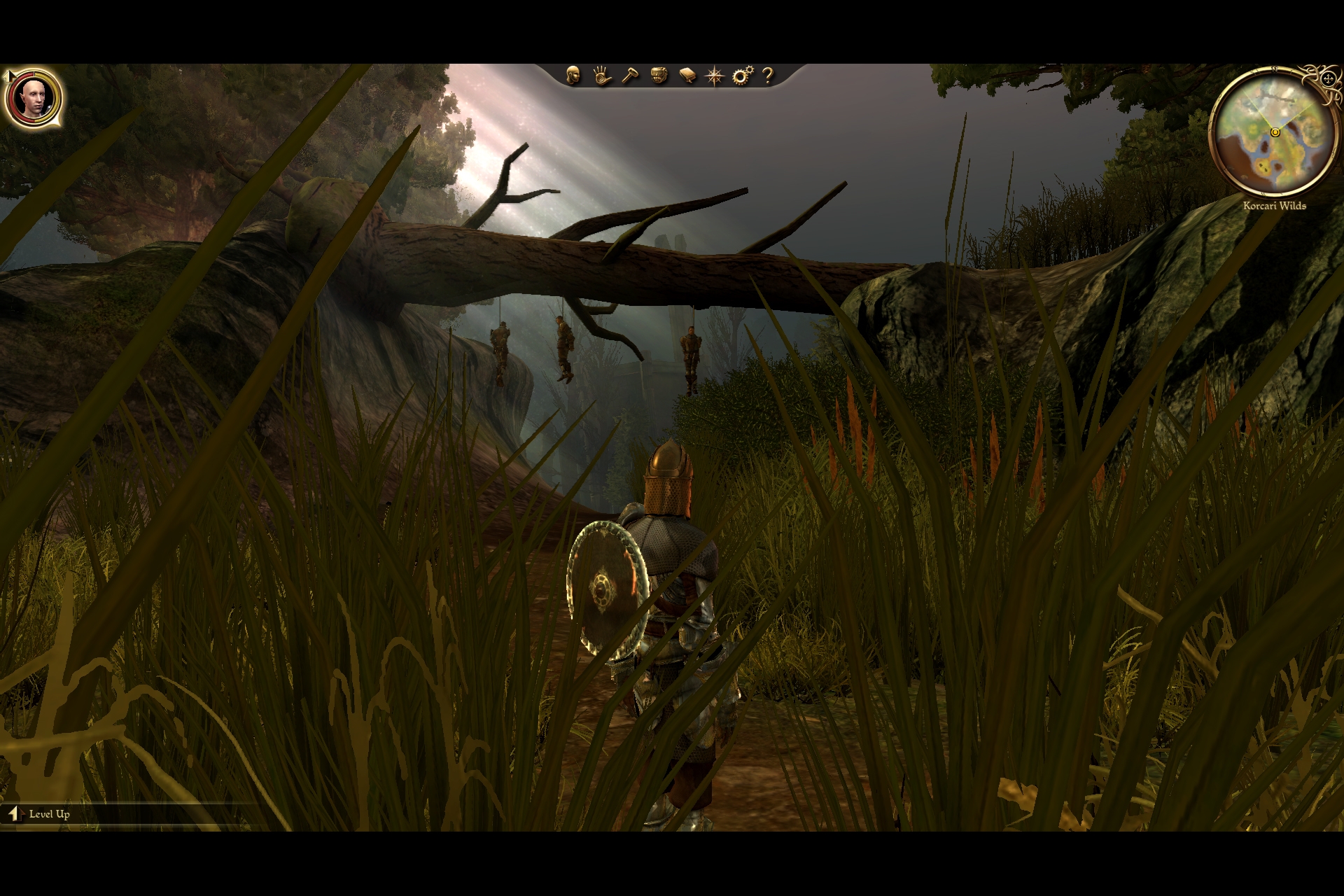Toggle the minimap's four-arrow expand button
Image resolution: width=1344 pixels, height=896 pixels.
[x=1327, y=79]
